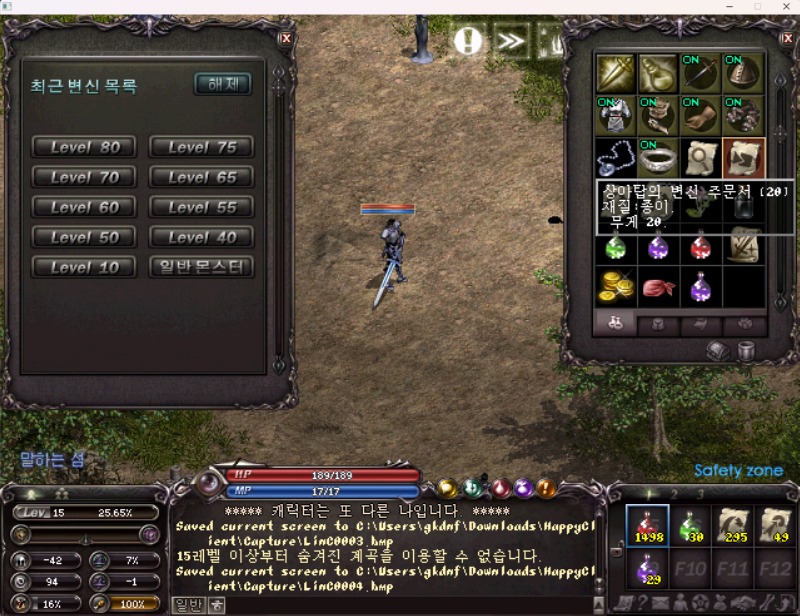Select the gold coins in inventory

(x=616, y=286)
